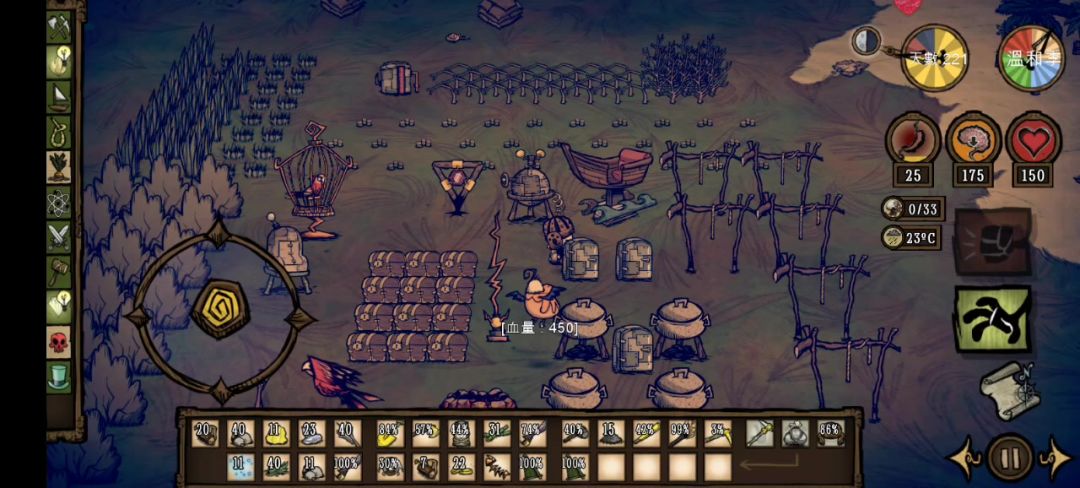Viewport: 1080px width, 488px height.
Task: Tap the attack fist button
Action: pyautogui.click(x=992, y=242)
